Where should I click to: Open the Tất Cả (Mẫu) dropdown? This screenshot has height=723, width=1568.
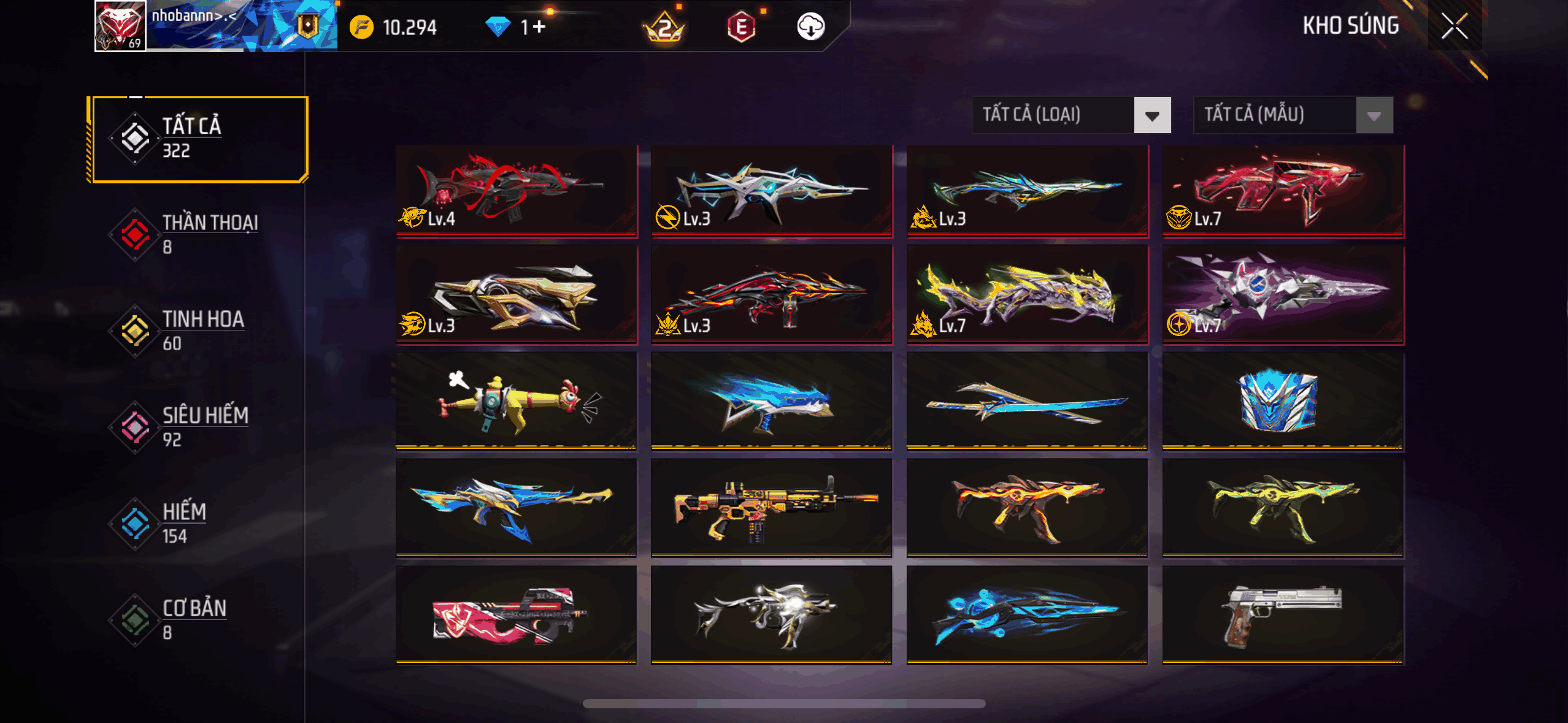(x=1293, y=115)
